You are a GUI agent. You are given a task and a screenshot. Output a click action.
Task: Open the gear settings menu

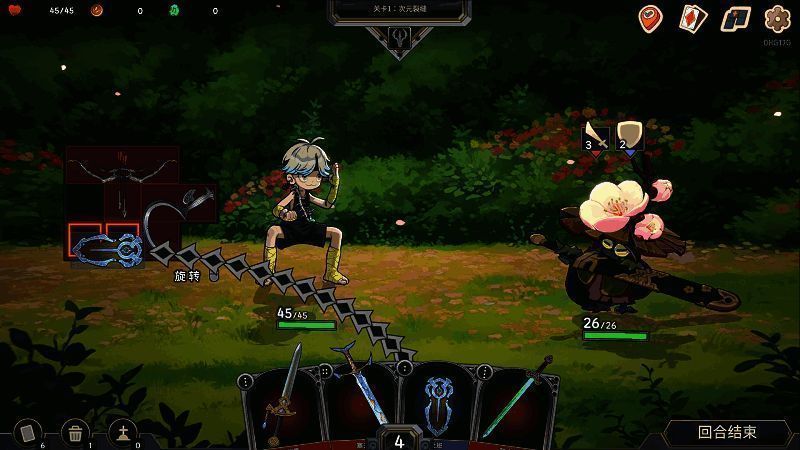click(x=778, y=19)
